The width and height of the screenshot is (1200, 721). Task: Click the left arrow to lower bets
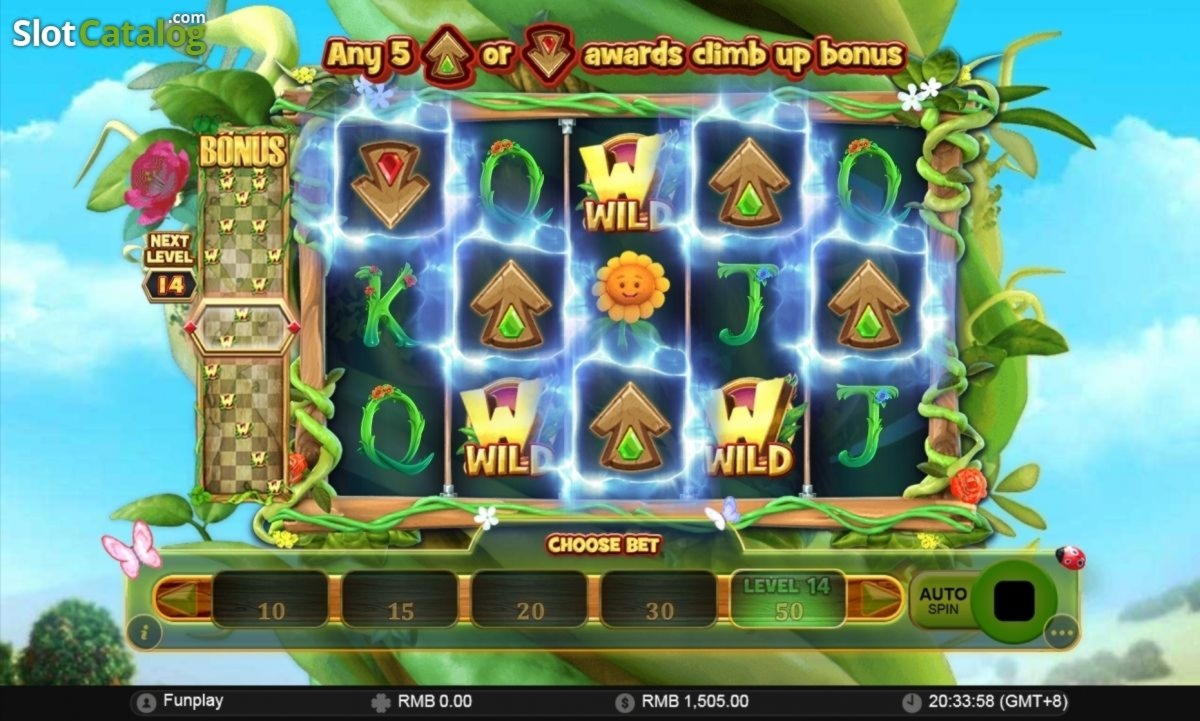[182, 600]
